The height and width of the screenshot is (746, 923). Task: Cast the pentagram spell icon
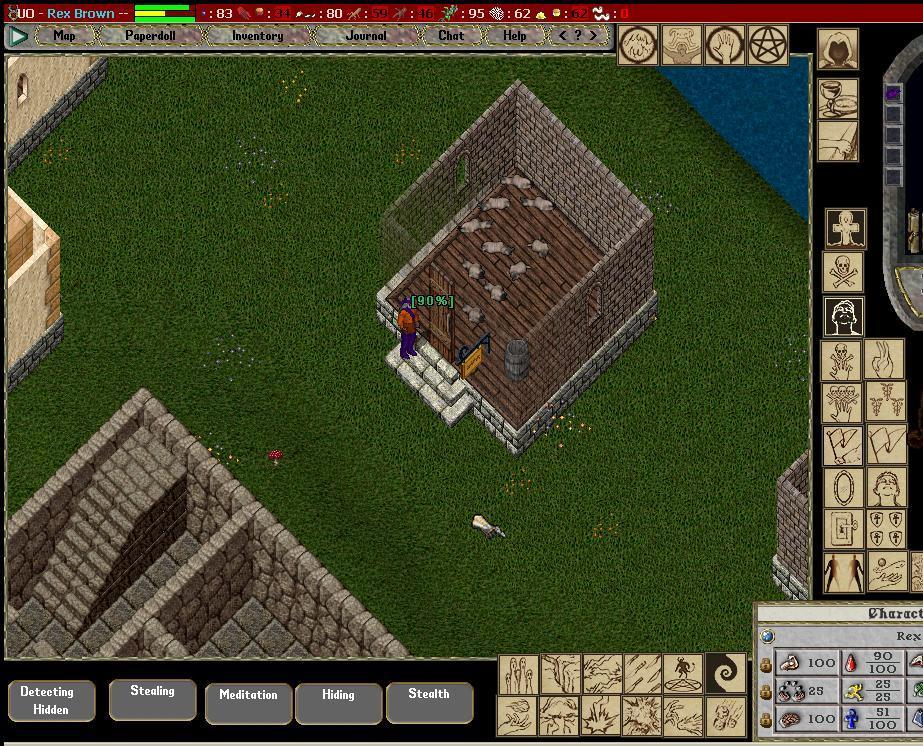point(769,45)
